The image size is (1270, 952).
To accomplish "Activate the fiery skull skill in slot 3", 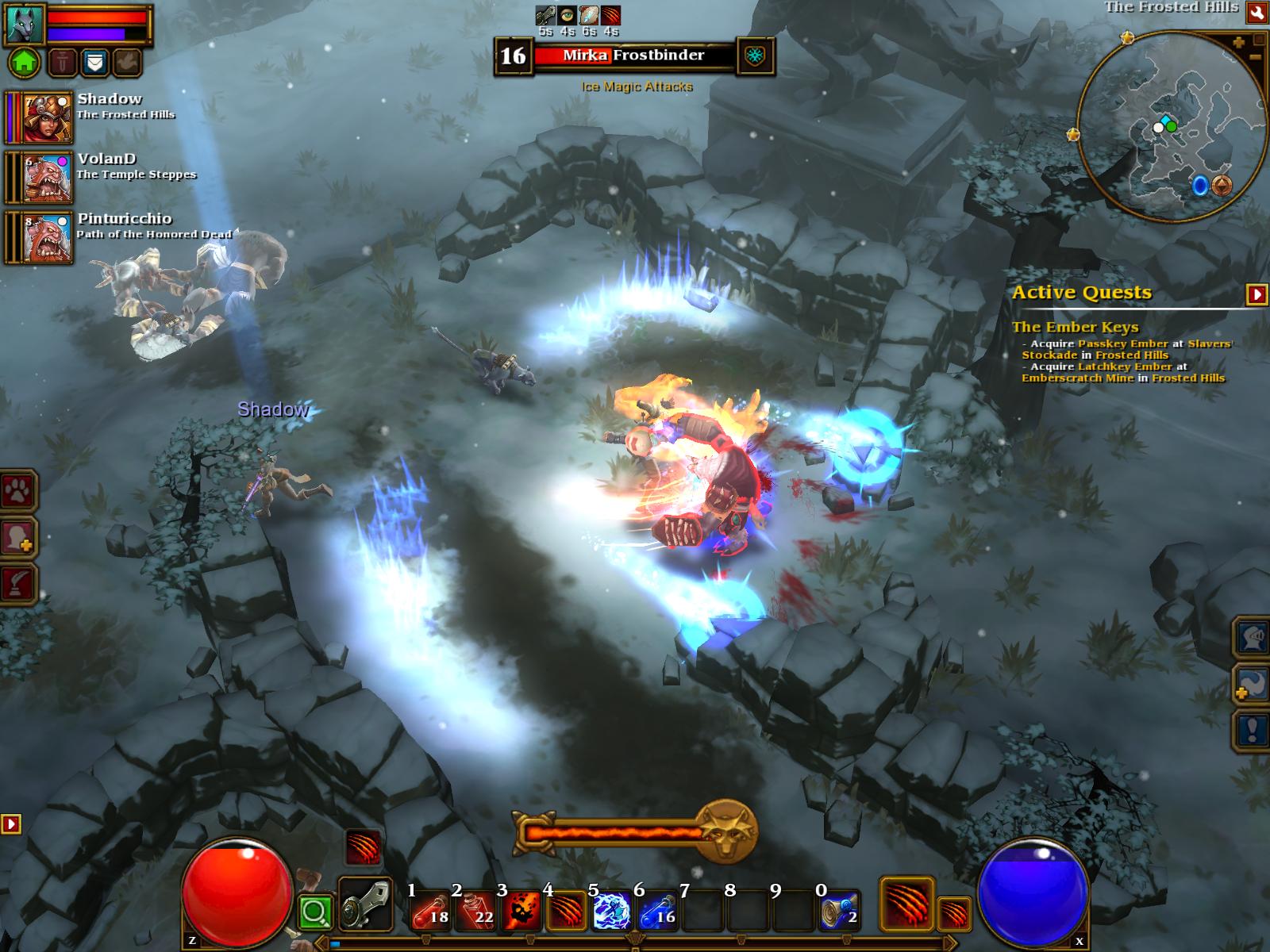I will point(521,910).
